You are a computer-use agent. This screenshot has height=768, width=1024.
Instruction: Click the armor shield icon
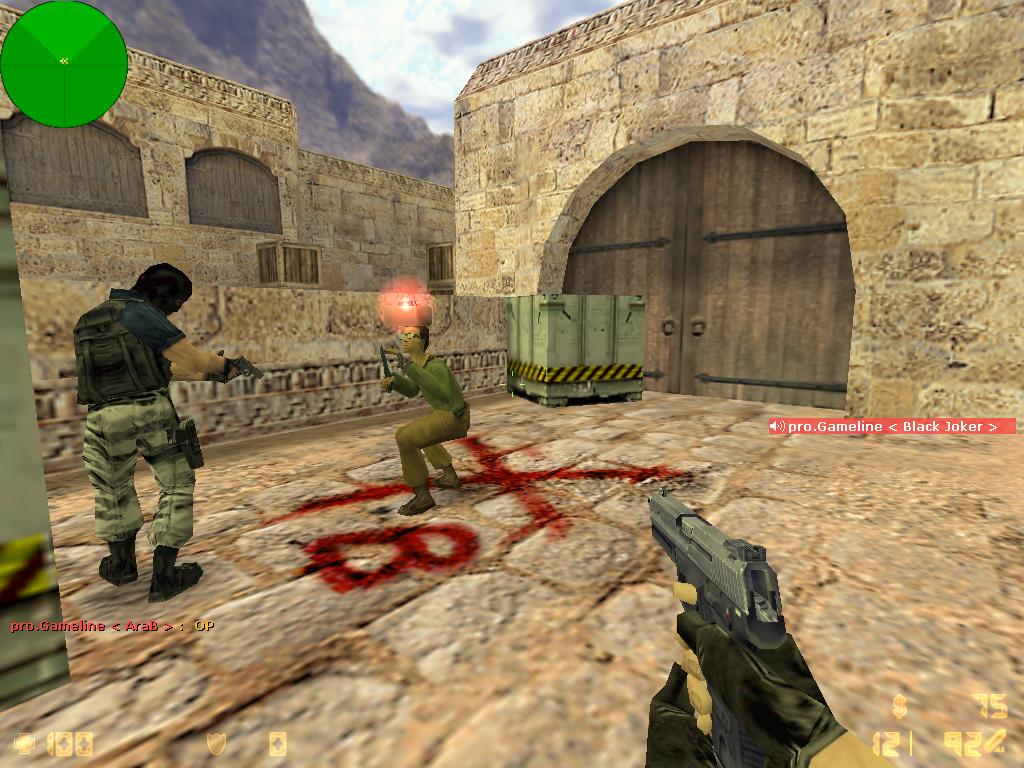pyautogui.click(x=216, y=743)
